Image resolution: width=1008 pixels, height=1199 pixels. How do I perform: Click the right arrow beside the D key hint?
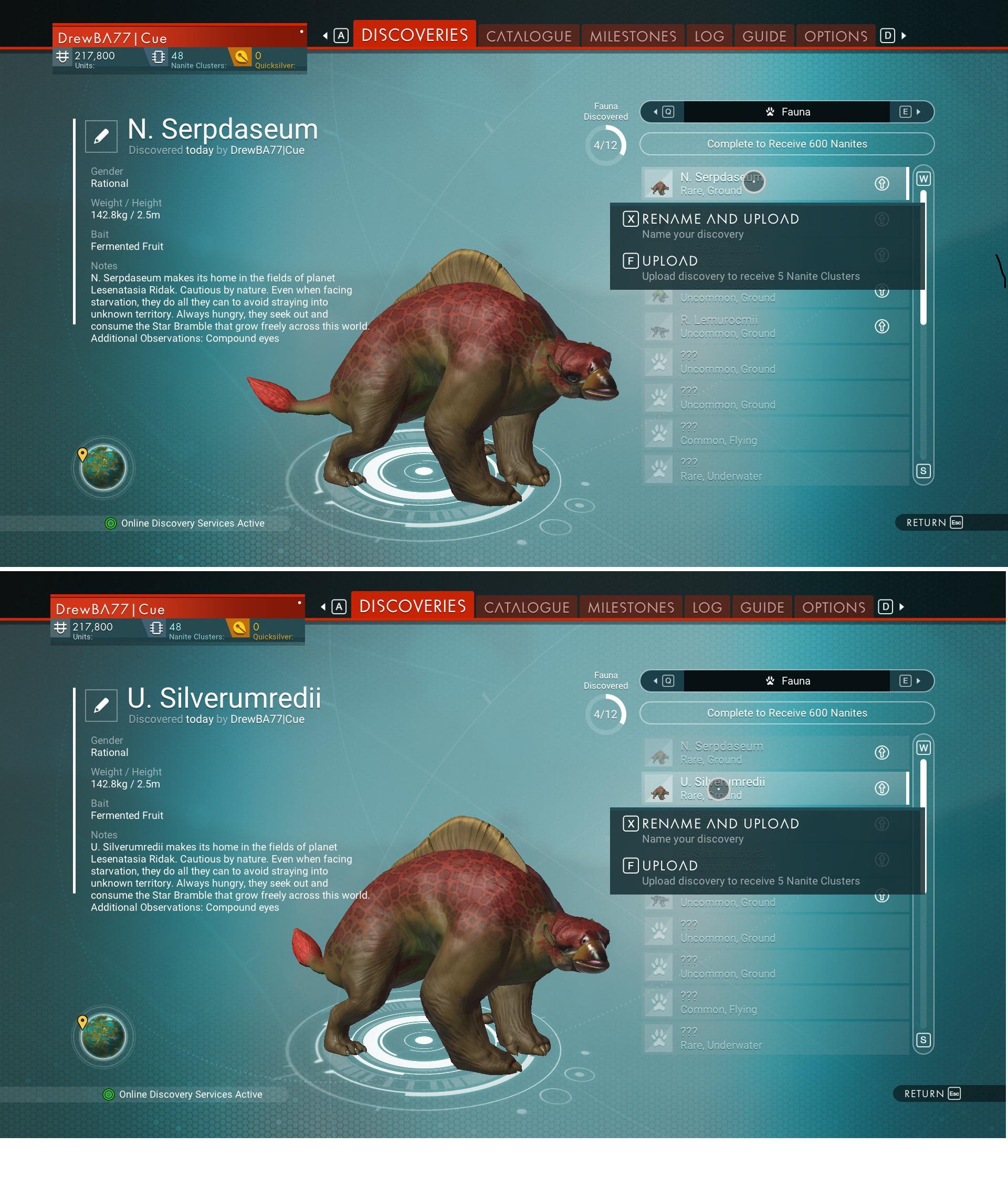(903, 35)
